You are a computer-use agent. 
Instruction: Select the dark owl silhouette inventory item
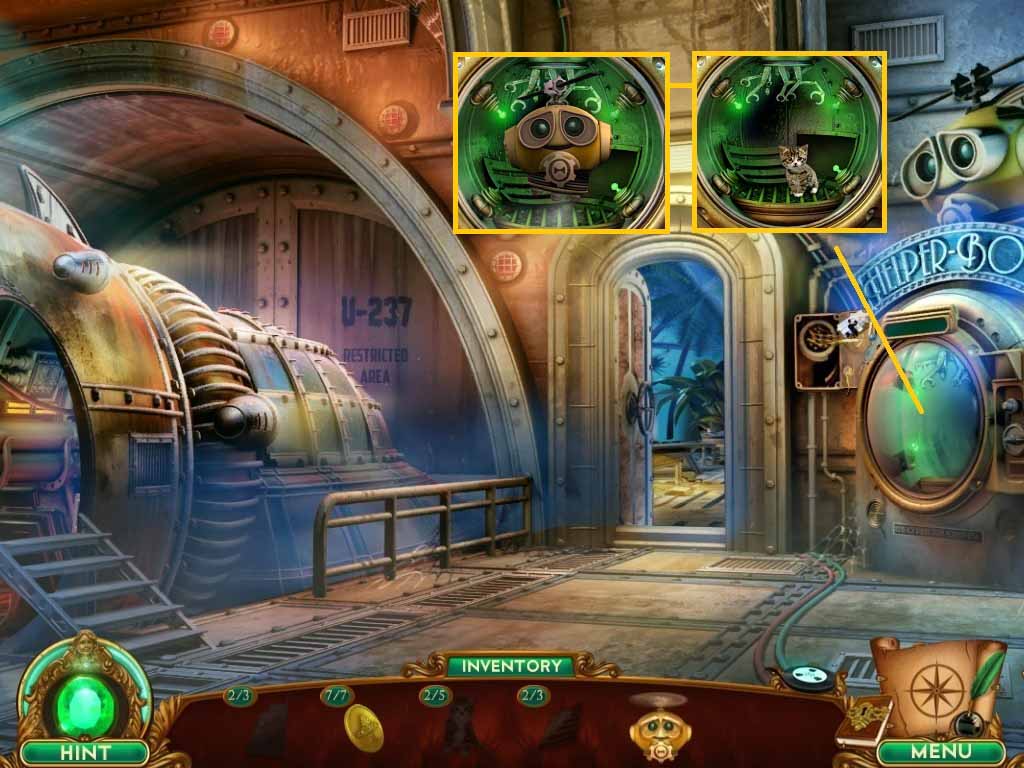459,727
